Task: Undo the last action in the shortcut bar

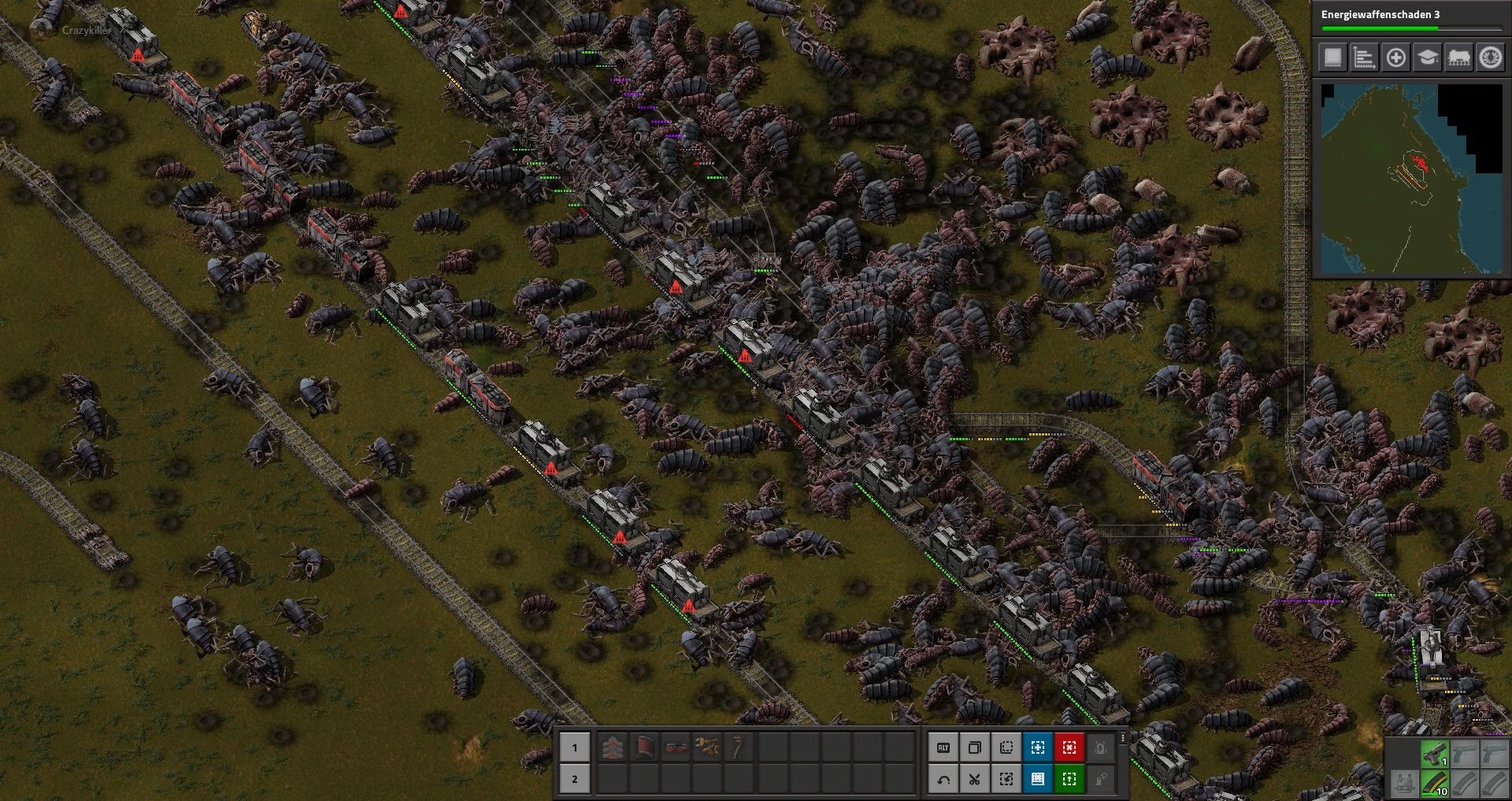Action: [x=944, y=780]
